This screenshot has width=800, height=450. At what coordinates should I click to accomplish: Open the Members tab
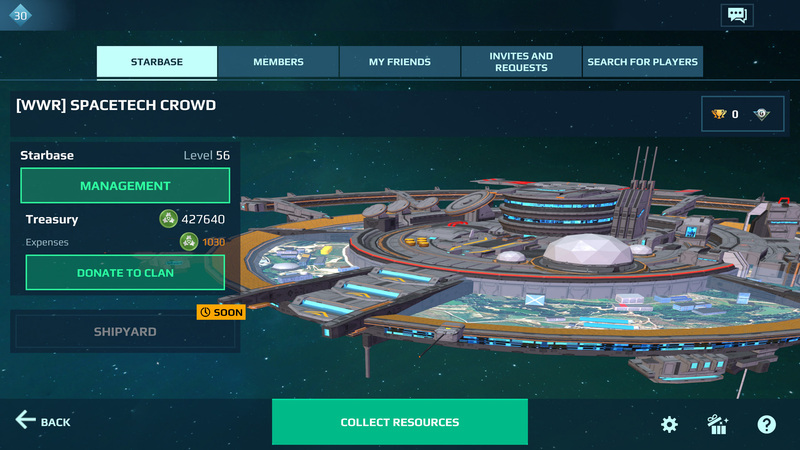click(278, 62)
